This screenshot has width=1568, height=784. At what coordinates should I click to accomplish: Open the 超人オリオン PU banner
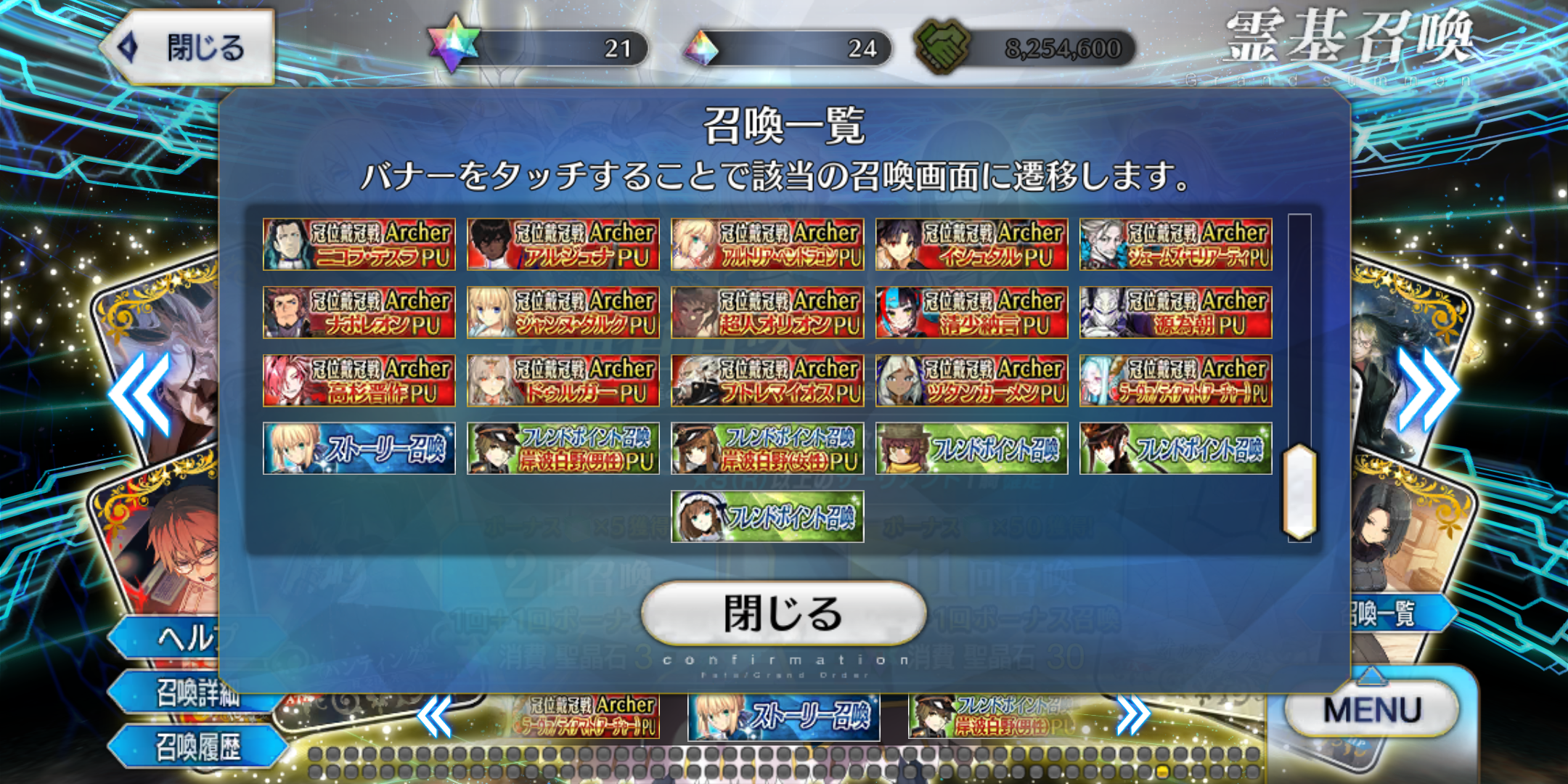coord(767,313)
